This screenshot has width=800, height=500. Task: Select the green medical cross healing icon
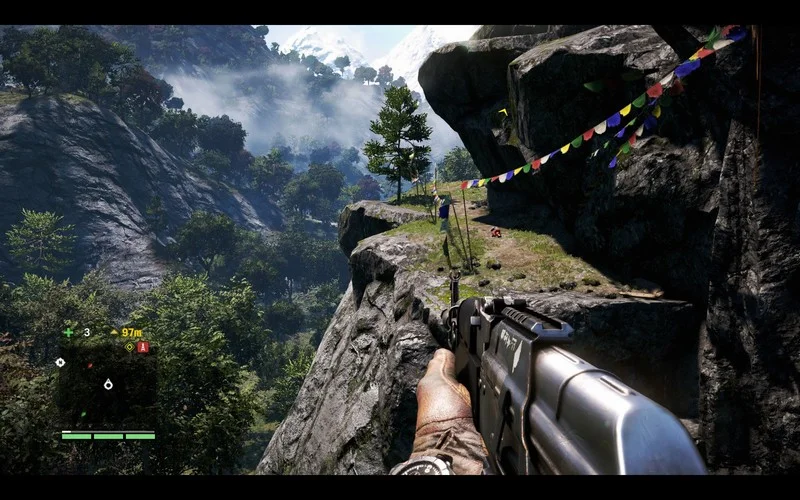point(68,332)
